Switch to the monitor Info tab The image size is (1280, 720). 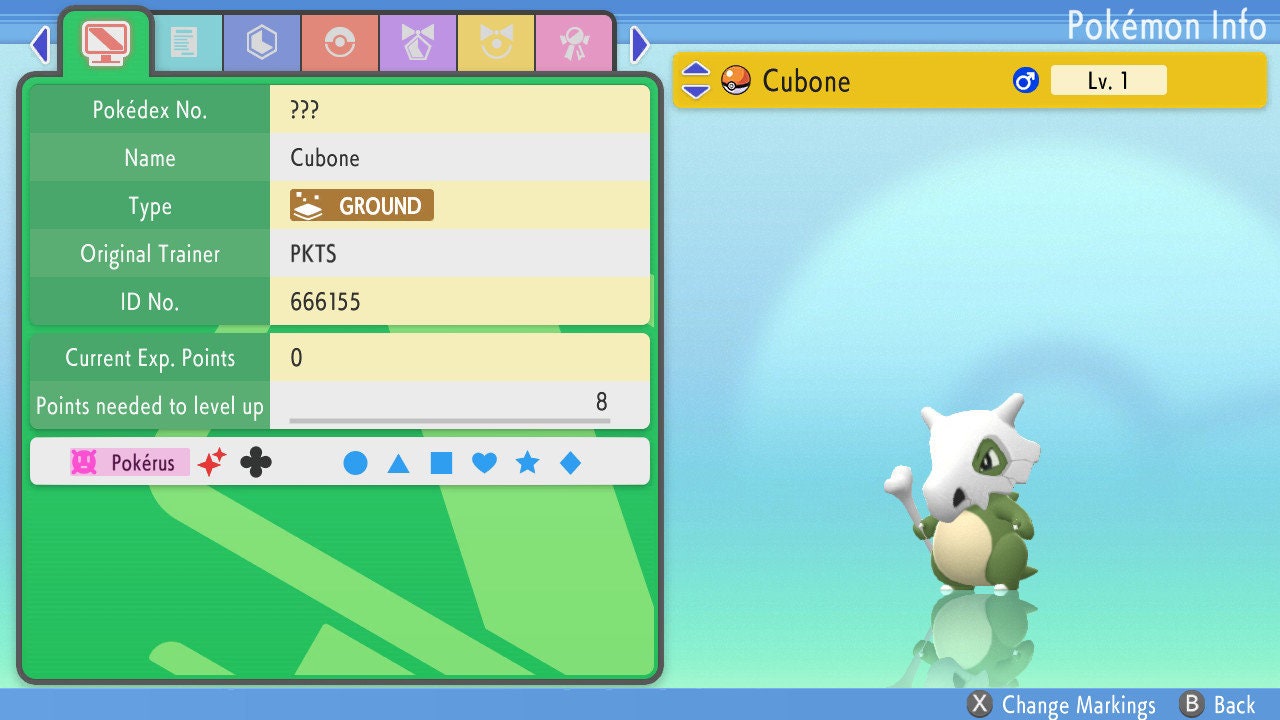point(105,40)
